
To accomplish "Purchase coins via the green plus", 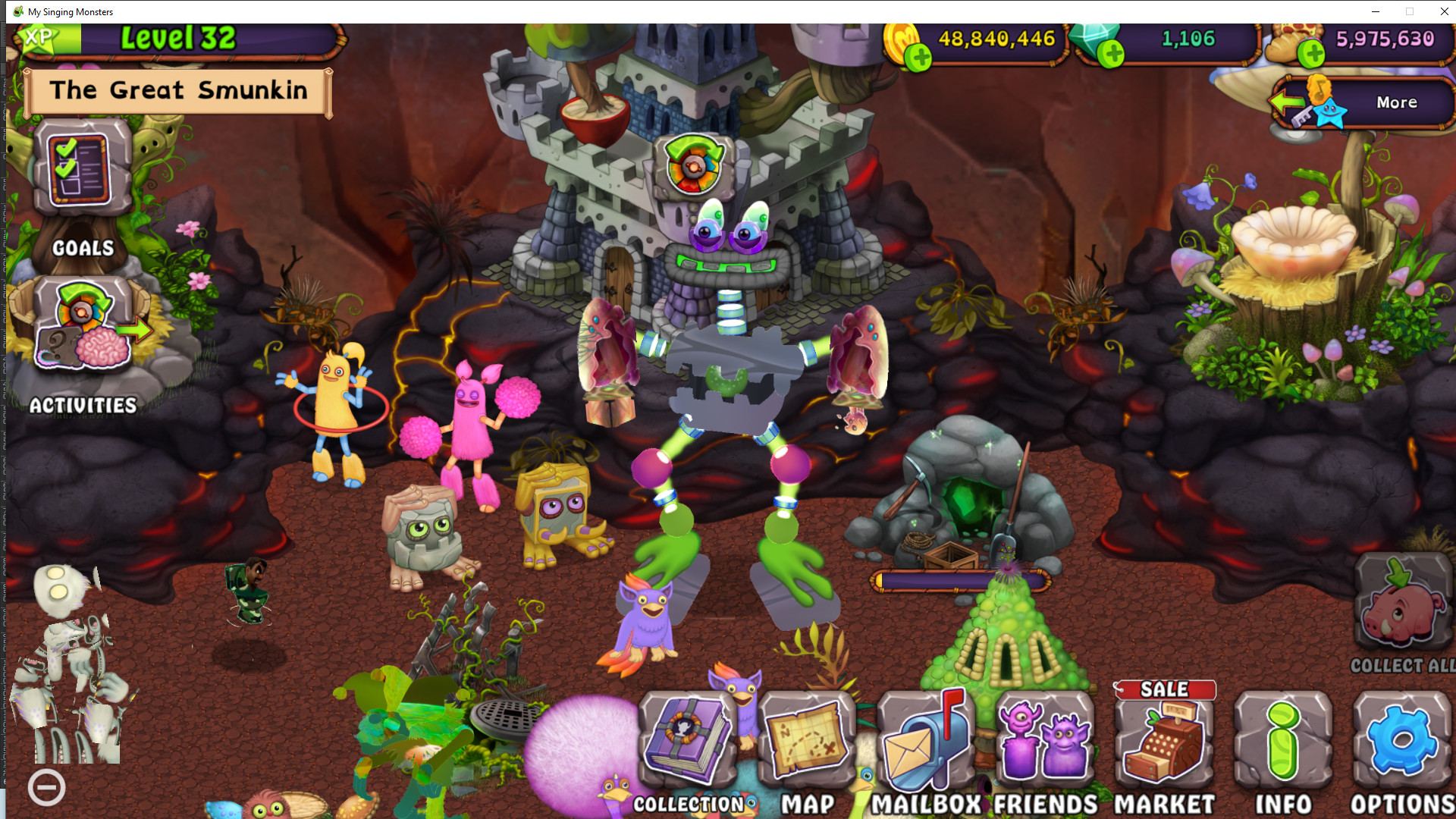I will tap(920, 54).
